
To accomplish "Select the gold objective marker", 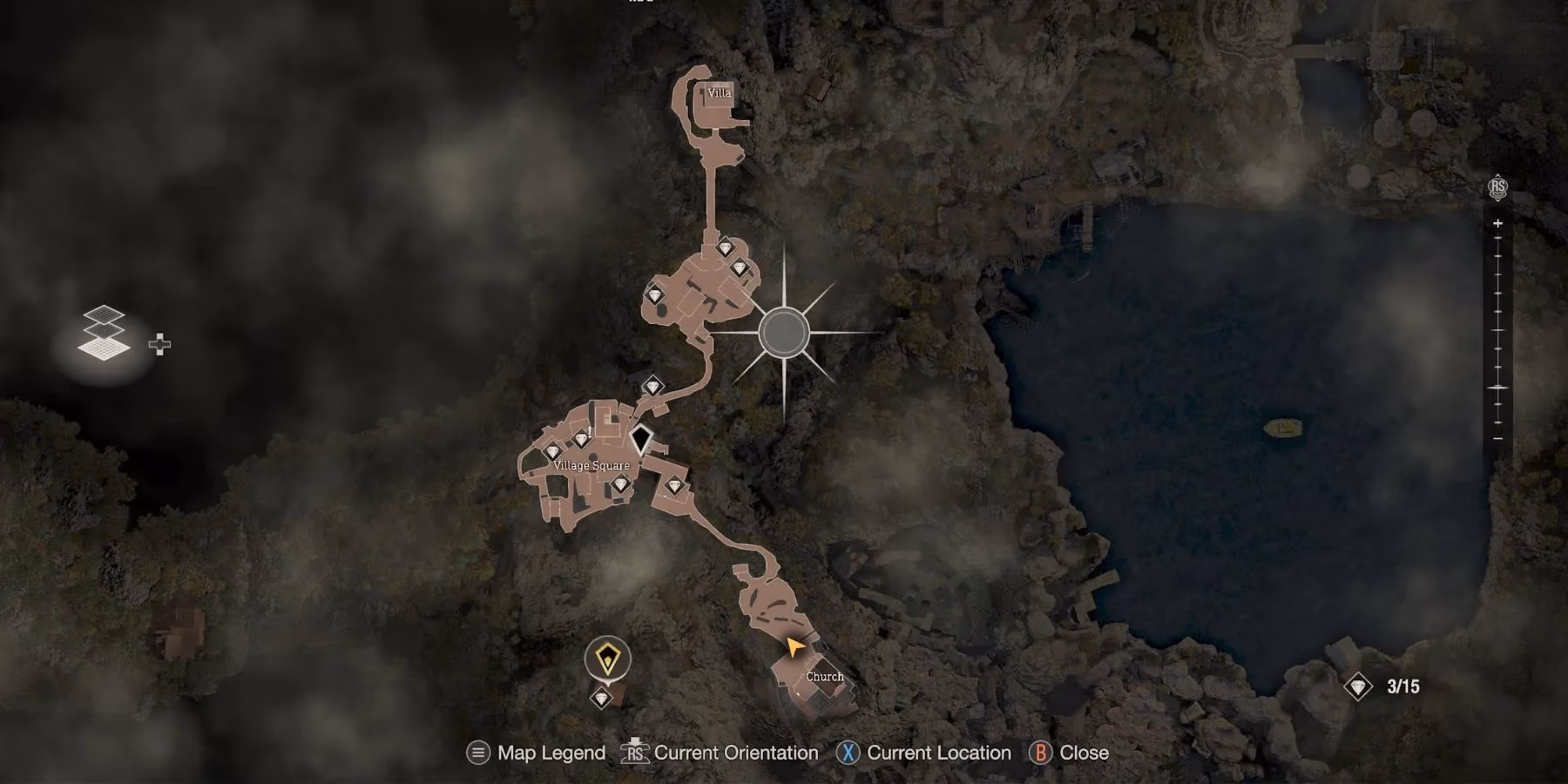I will (x=607, y=659).
